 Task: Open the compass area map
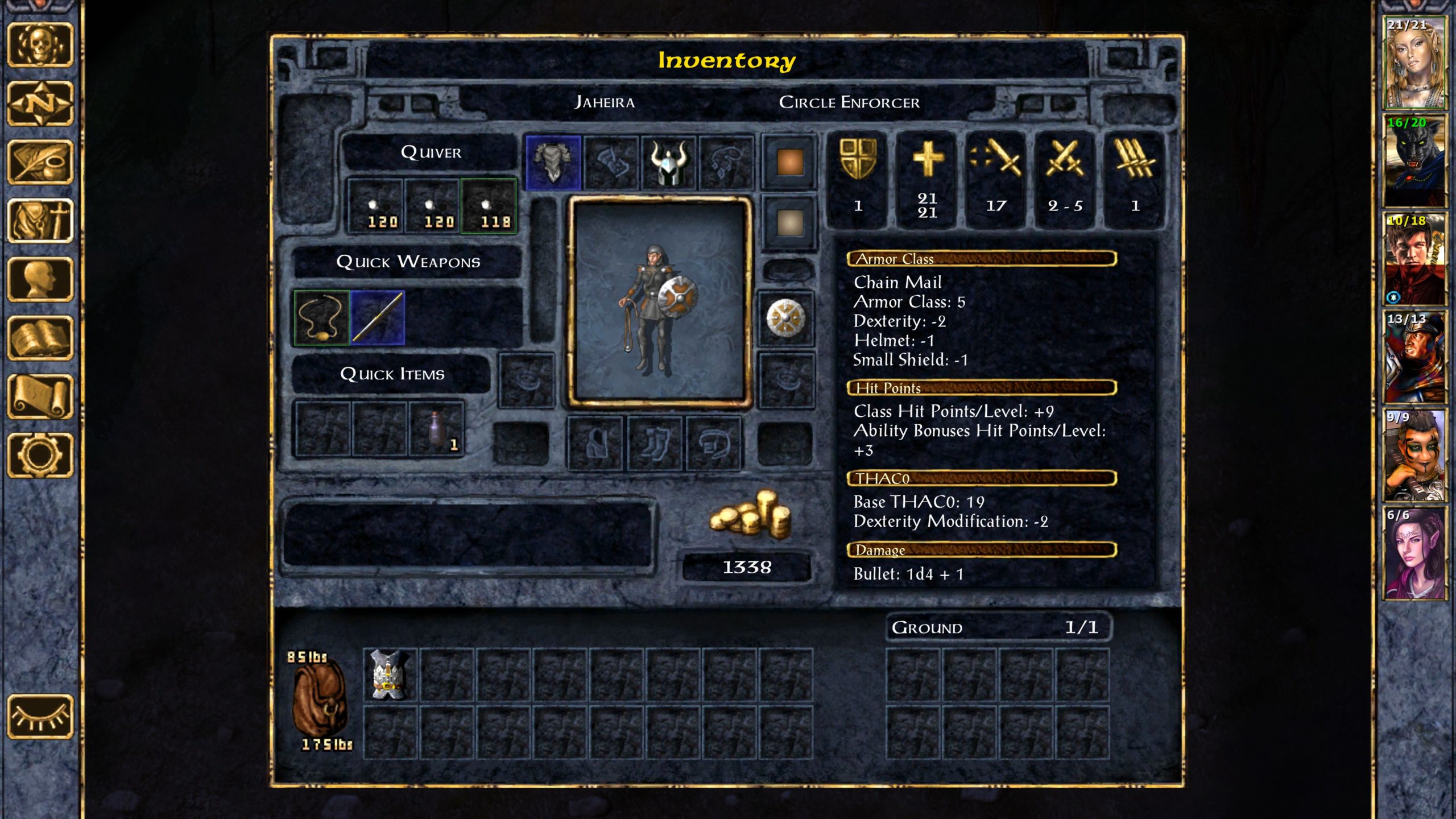tap(40, 104)
